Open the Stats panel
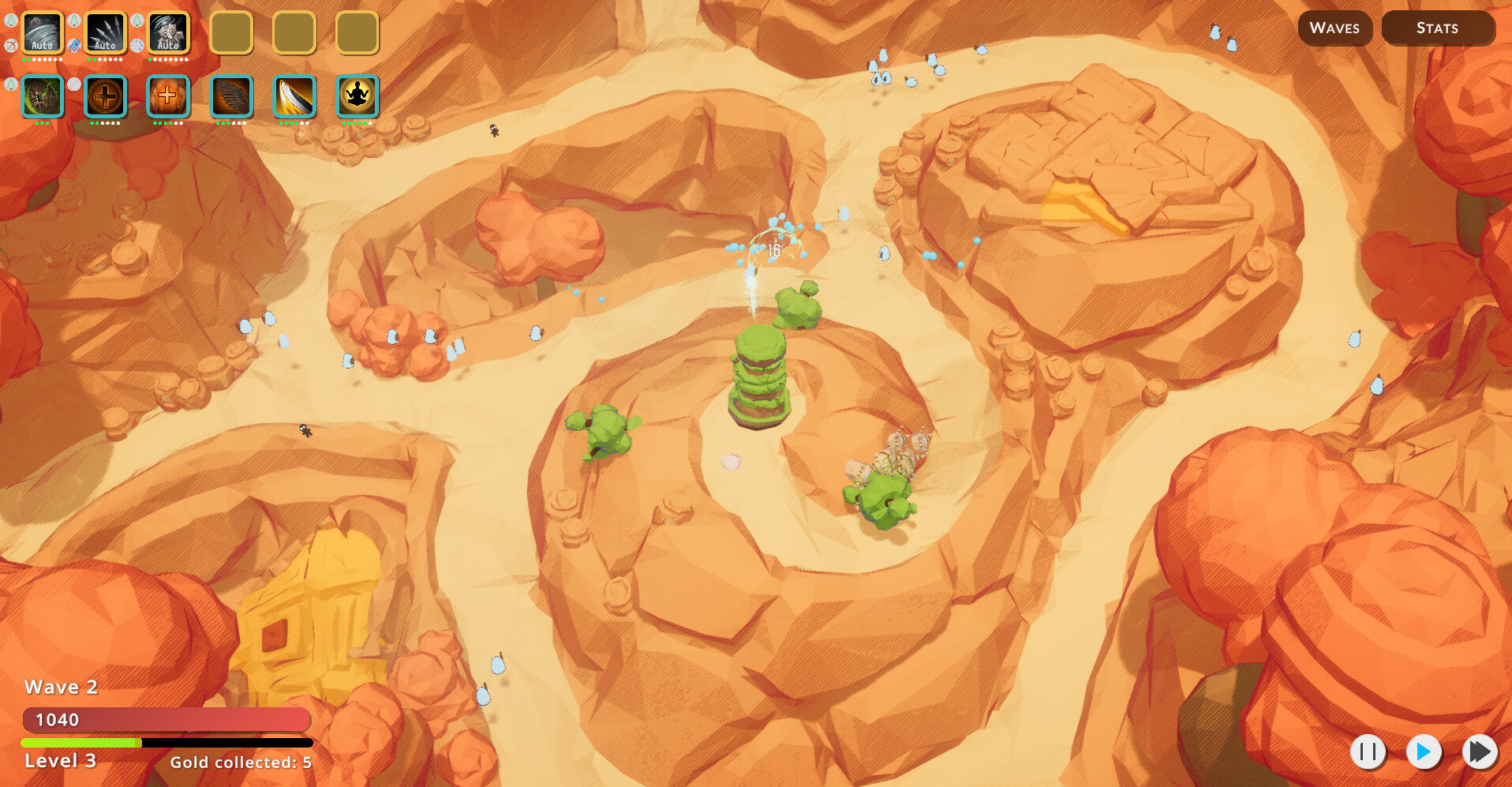1512x787 pixels. pos(1437,28)
